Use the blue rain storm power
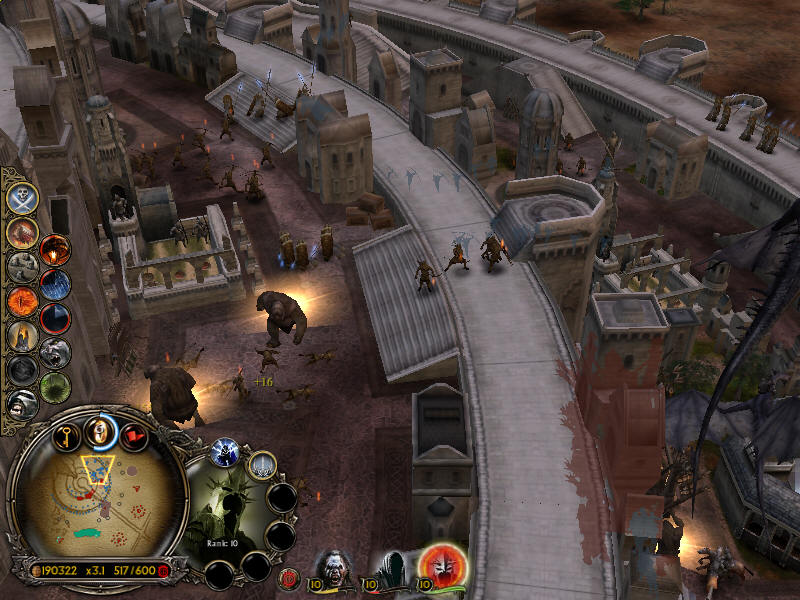The height and width of the screenshot is (600, 800). (x=55, y=284)
